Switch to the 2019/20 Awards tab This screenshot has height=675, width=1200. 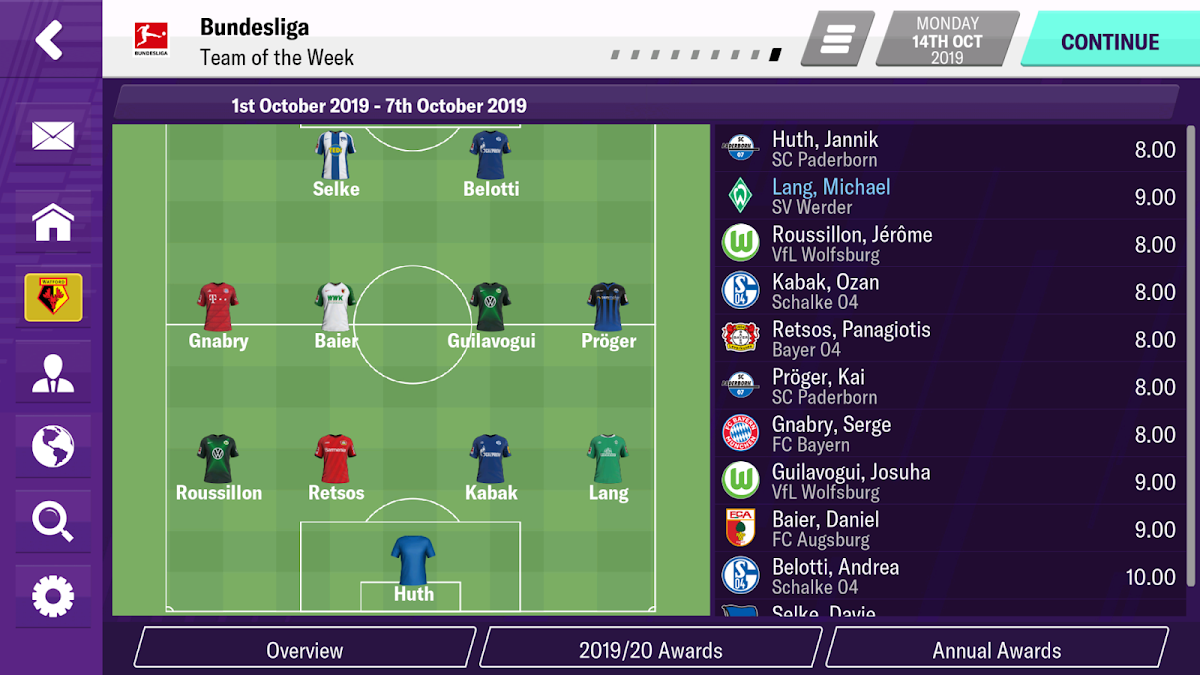[x=650, y=650]
